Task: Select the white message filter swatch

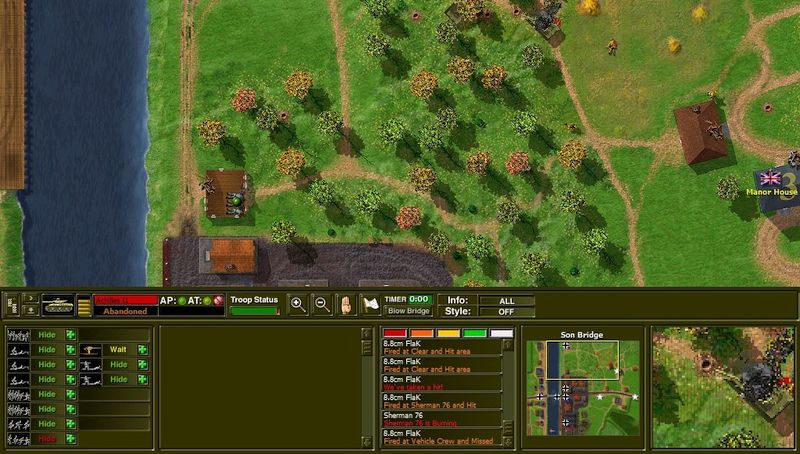Action: point(501,333)
